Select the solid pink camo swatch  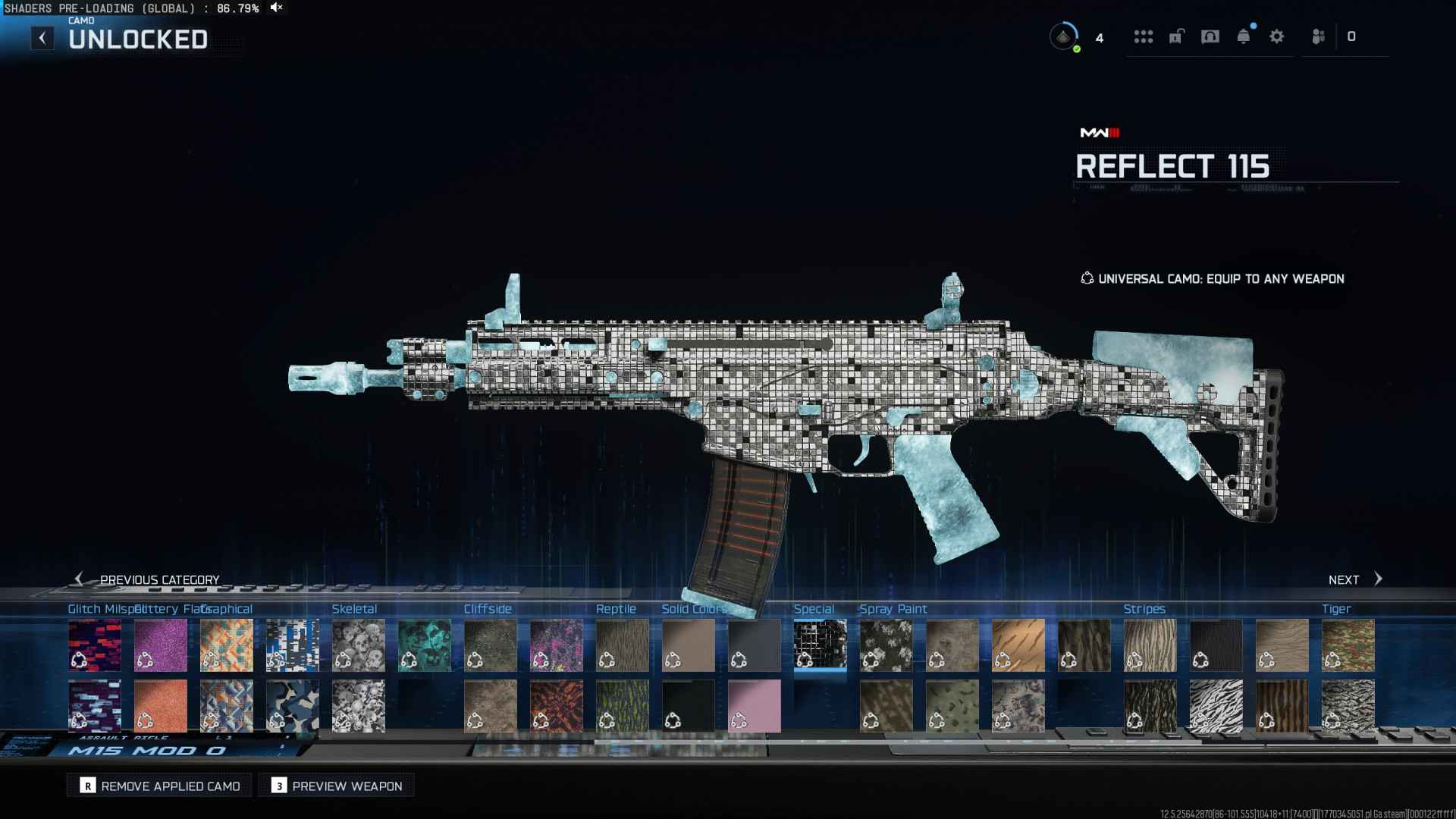(755, 706)
